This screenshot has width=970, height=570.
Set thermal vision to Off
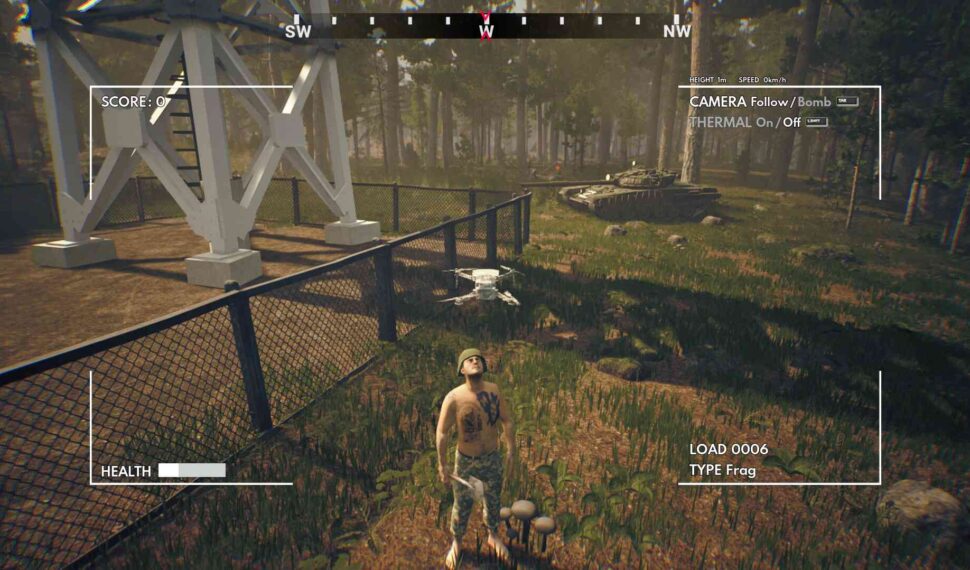tap(792, 122)
